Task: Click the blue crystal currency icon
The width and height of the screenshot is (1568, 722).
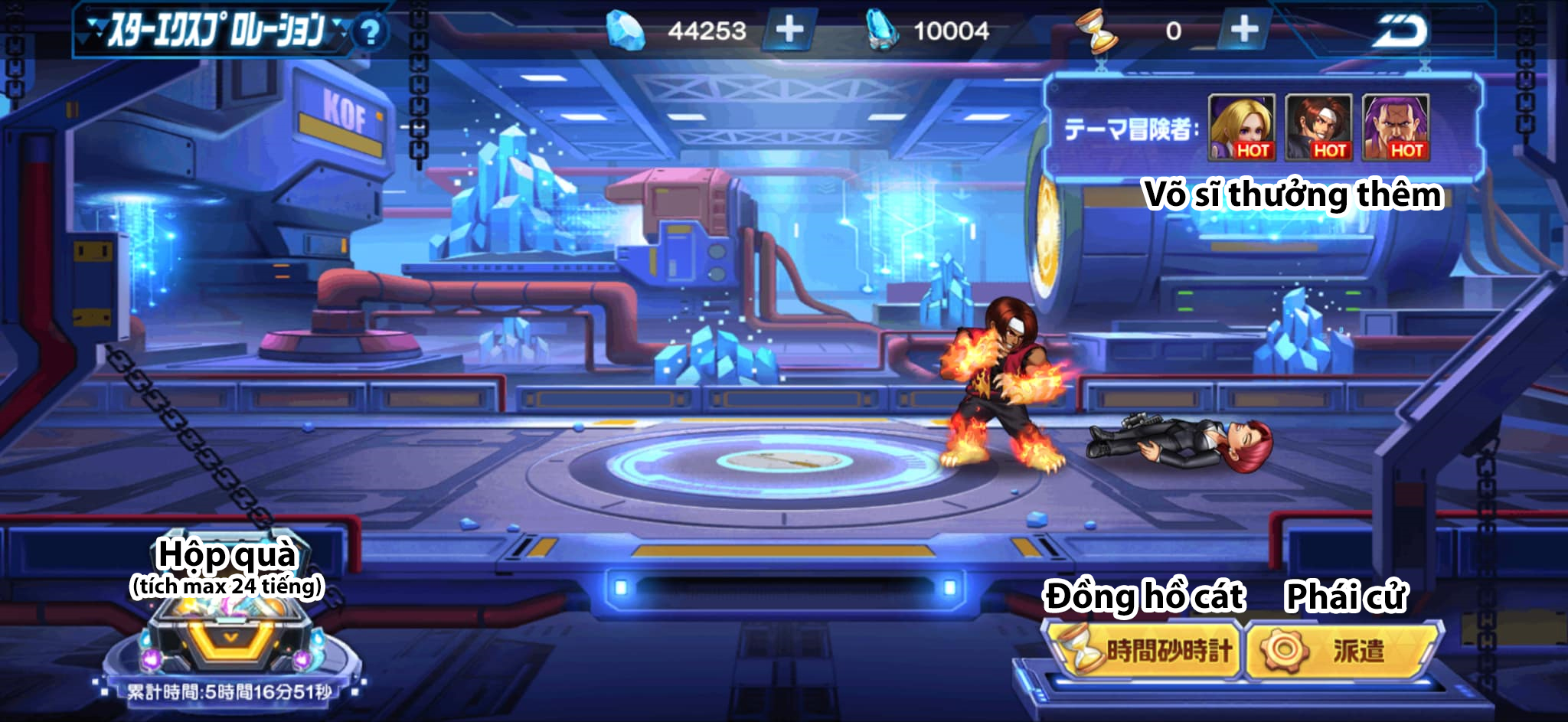Action: [879, 31]
